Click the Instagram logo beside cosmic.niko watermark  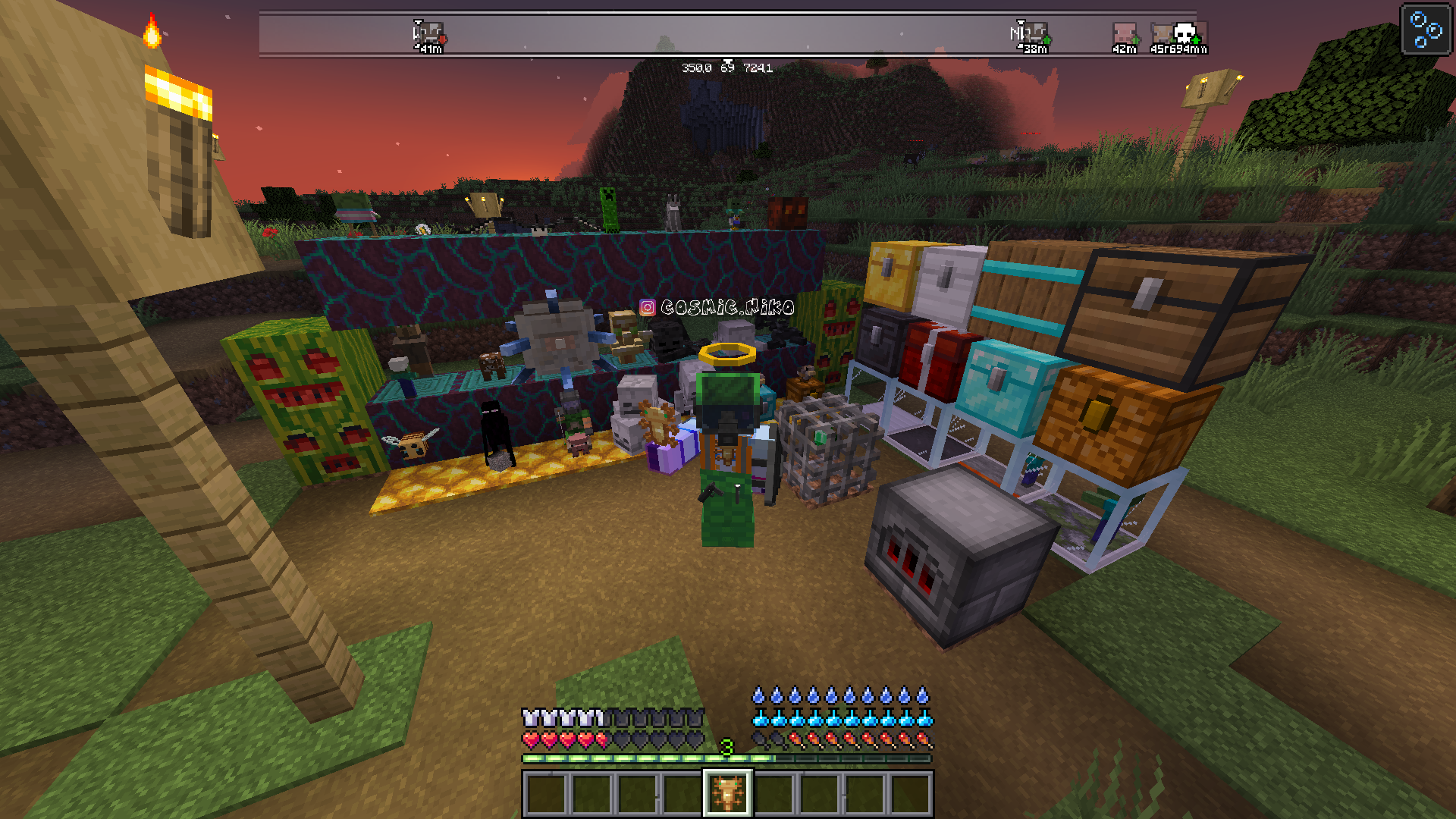point(646,307)
